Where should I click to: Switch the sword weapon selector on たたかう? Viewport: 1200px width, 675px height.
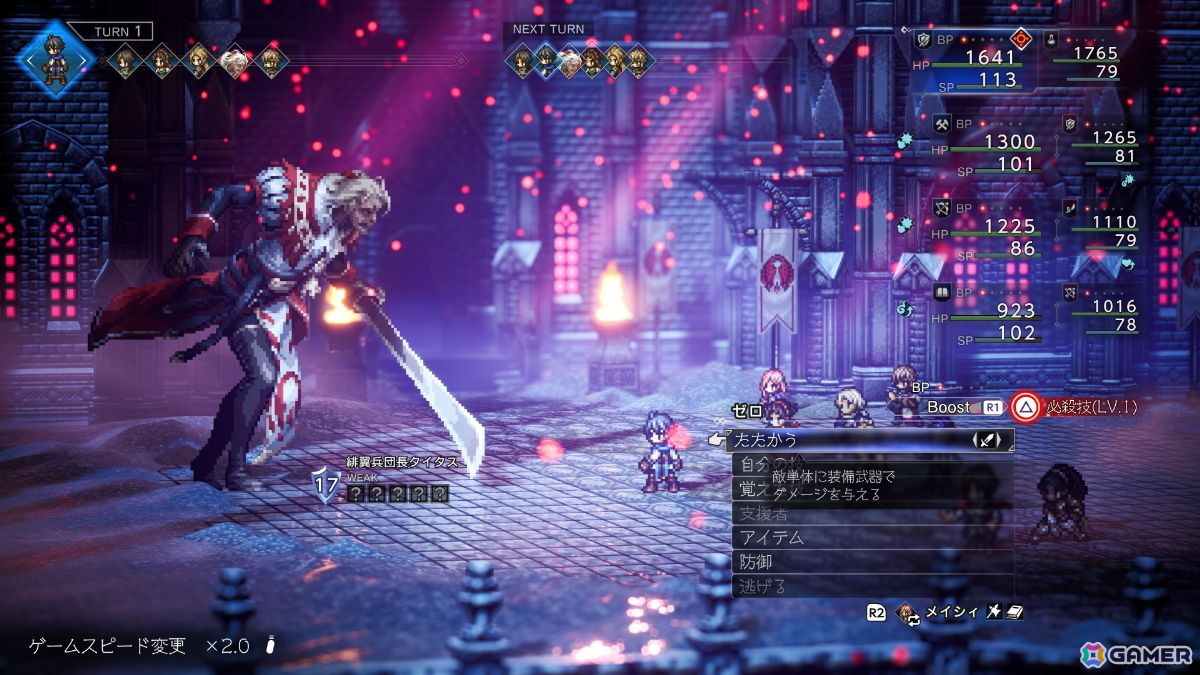click(988, 440)
